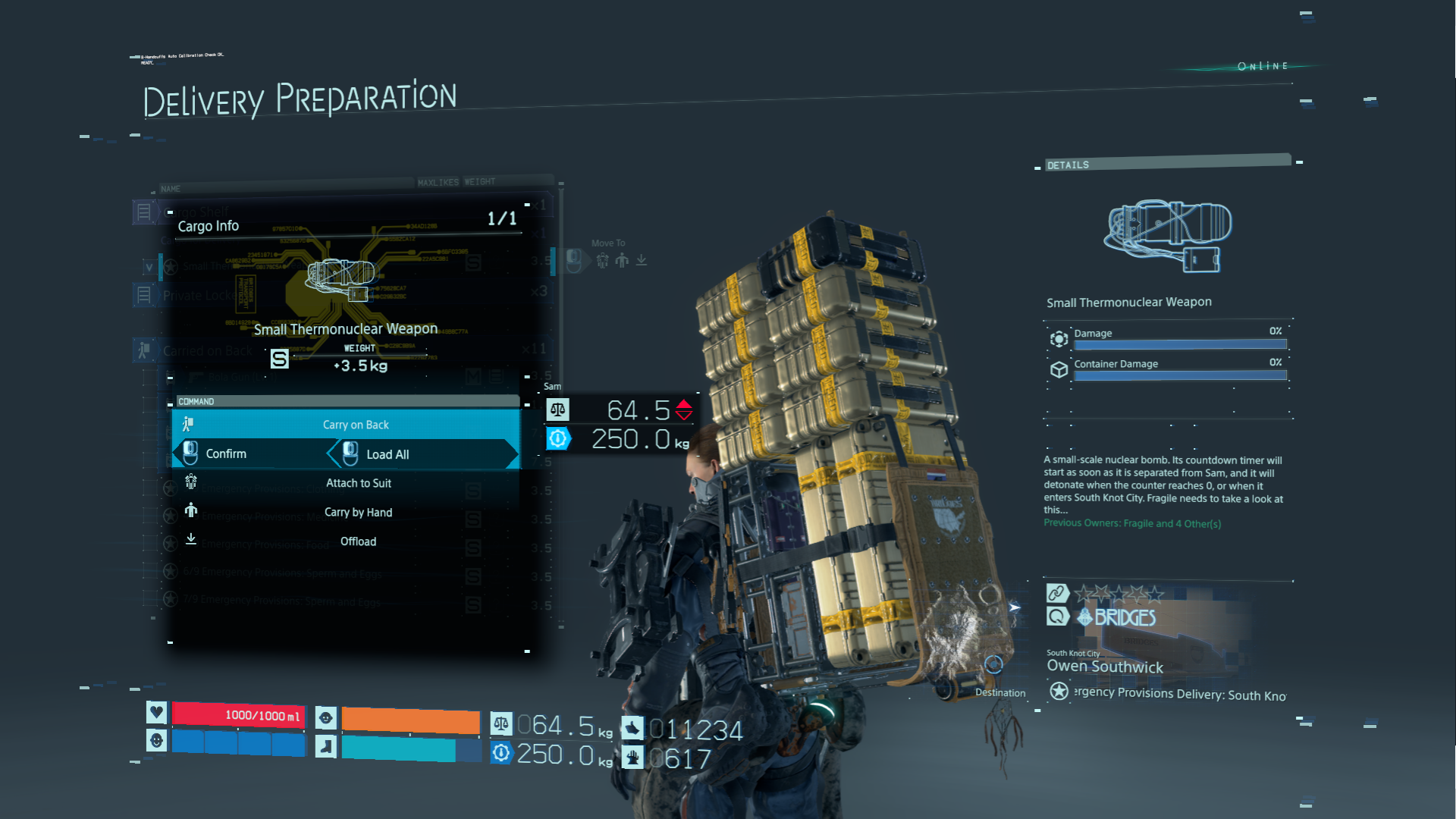Image resolution: width=1456 pixels, height=819 pixels.
Task: Choose the Load All option
Action: tap(388, 454)
